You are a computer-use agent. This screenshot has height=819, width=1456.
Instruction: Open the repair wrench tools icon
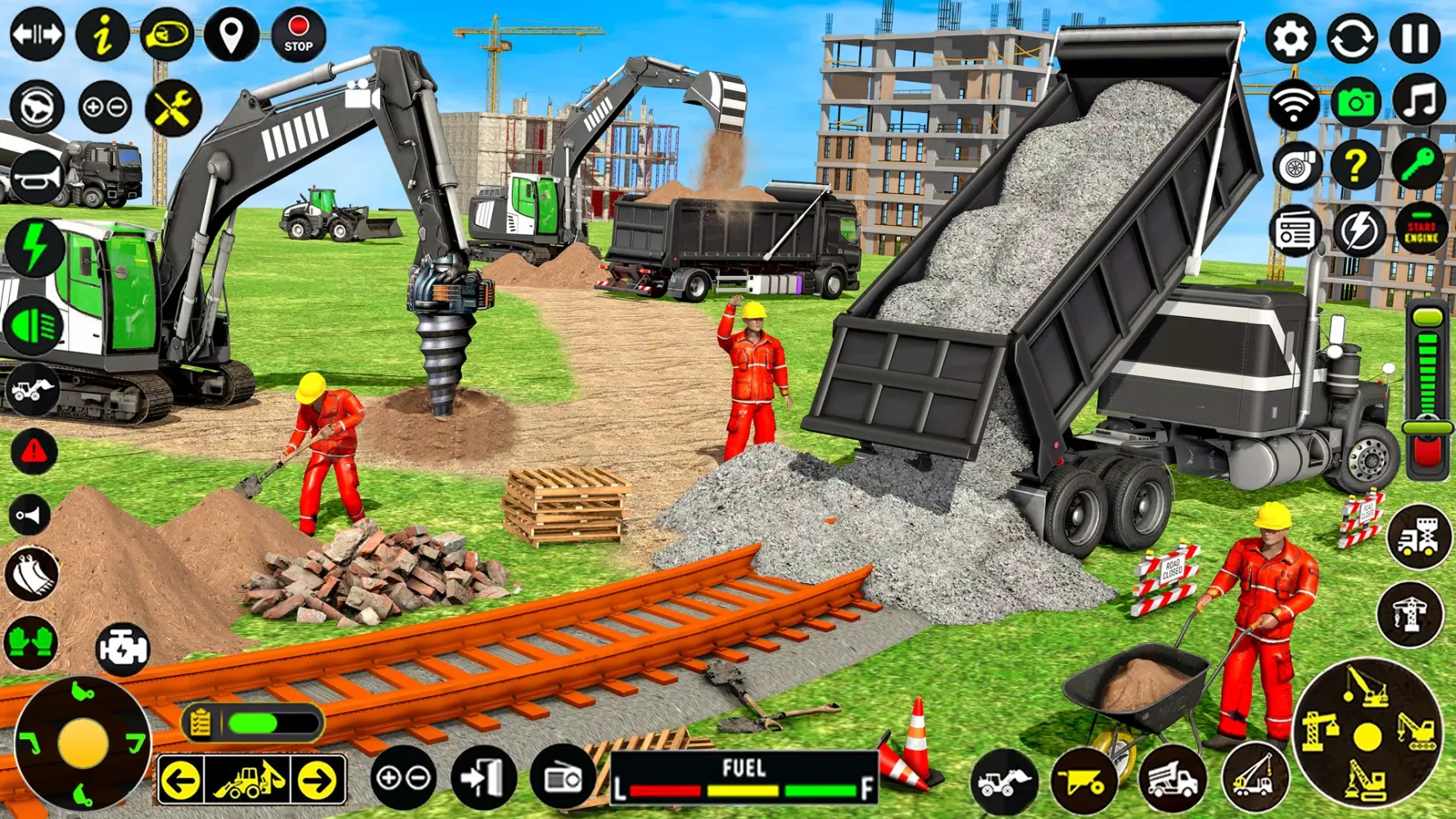click(x=168, y=106)
